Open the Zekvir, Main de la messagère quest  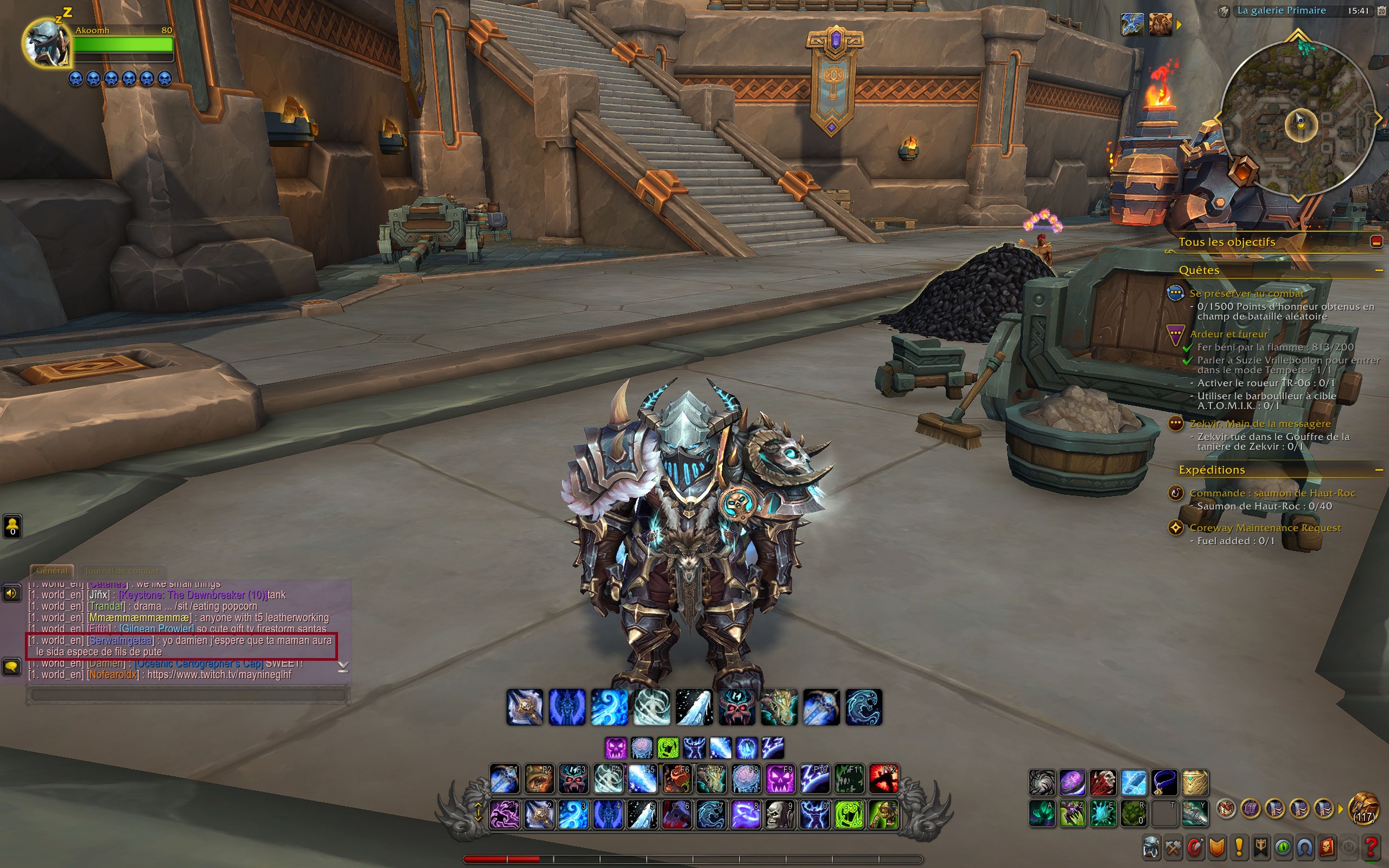click(1260, 424)
